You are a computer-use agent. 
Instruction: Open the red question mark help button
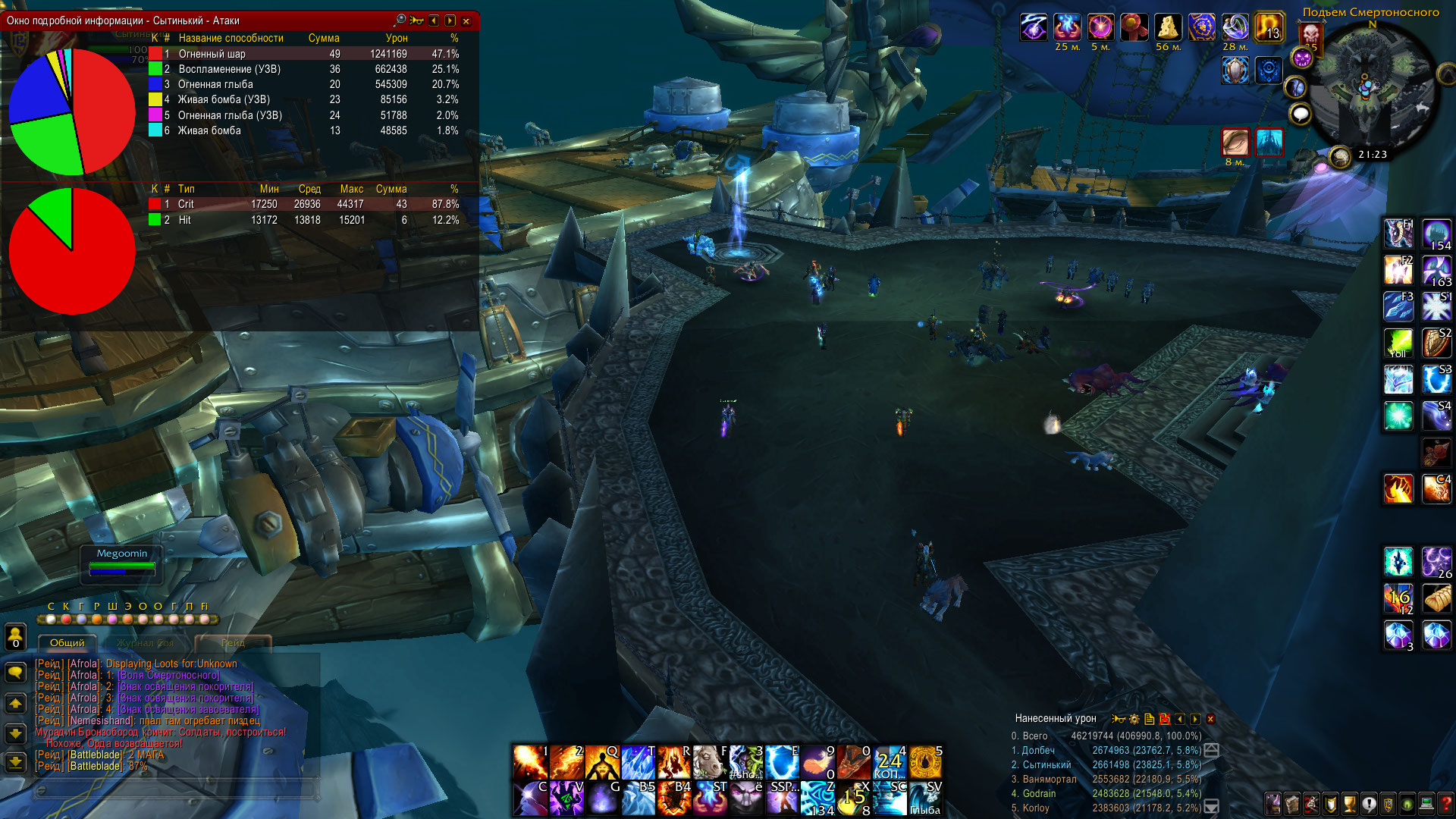pos(1445,802)
